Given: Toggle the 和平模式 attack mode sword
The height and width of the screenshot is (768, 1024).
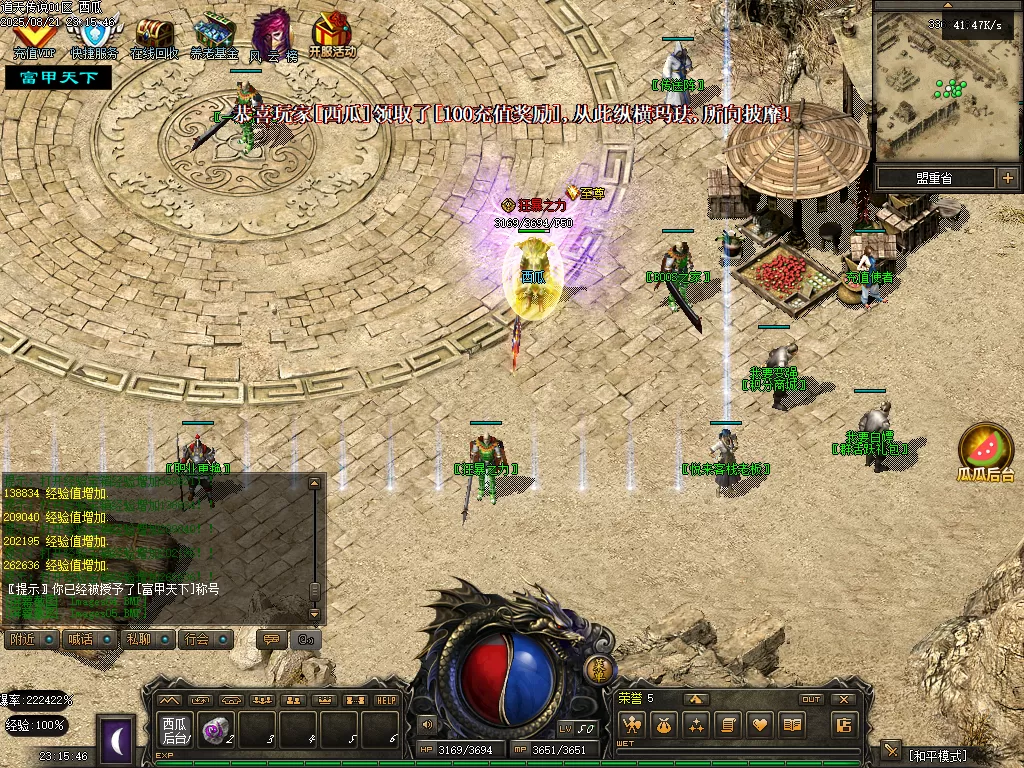Looking at the screenshot, I should coord(890,750).
